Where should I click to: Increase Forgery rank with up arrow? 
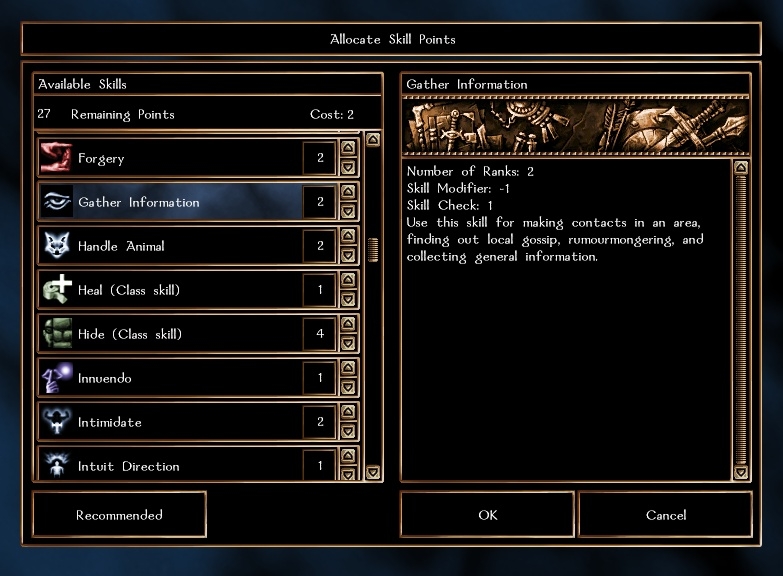(x=348, y=148)
